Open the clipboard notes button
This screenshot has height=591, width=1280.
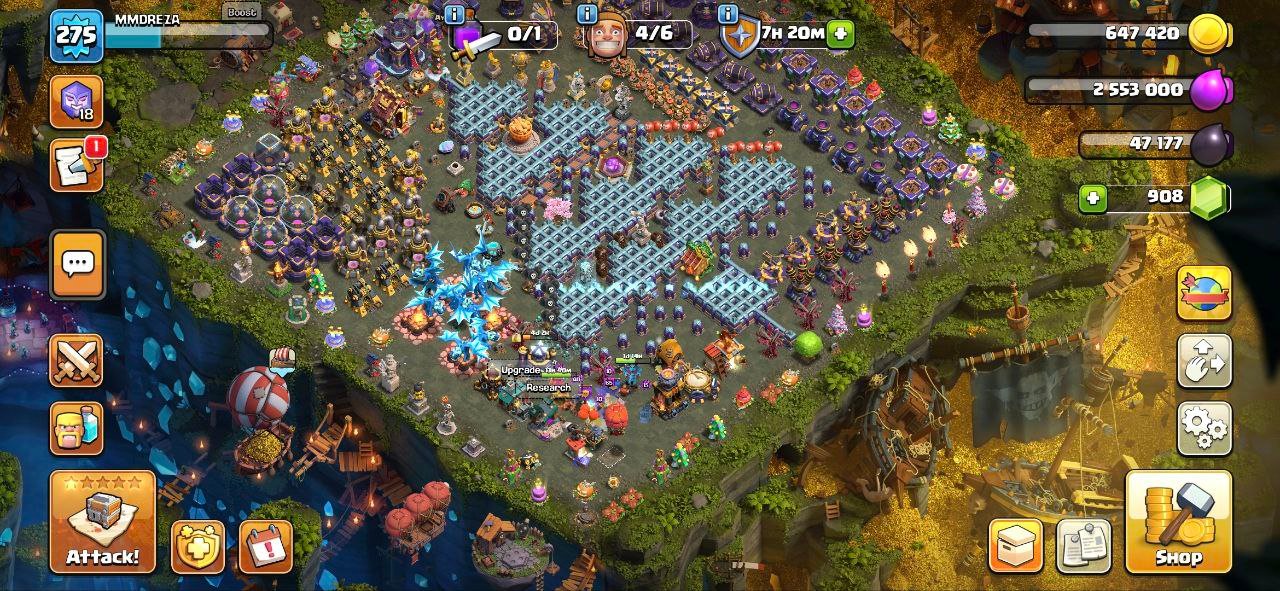pyautogui.click(x=1083, y=546)
